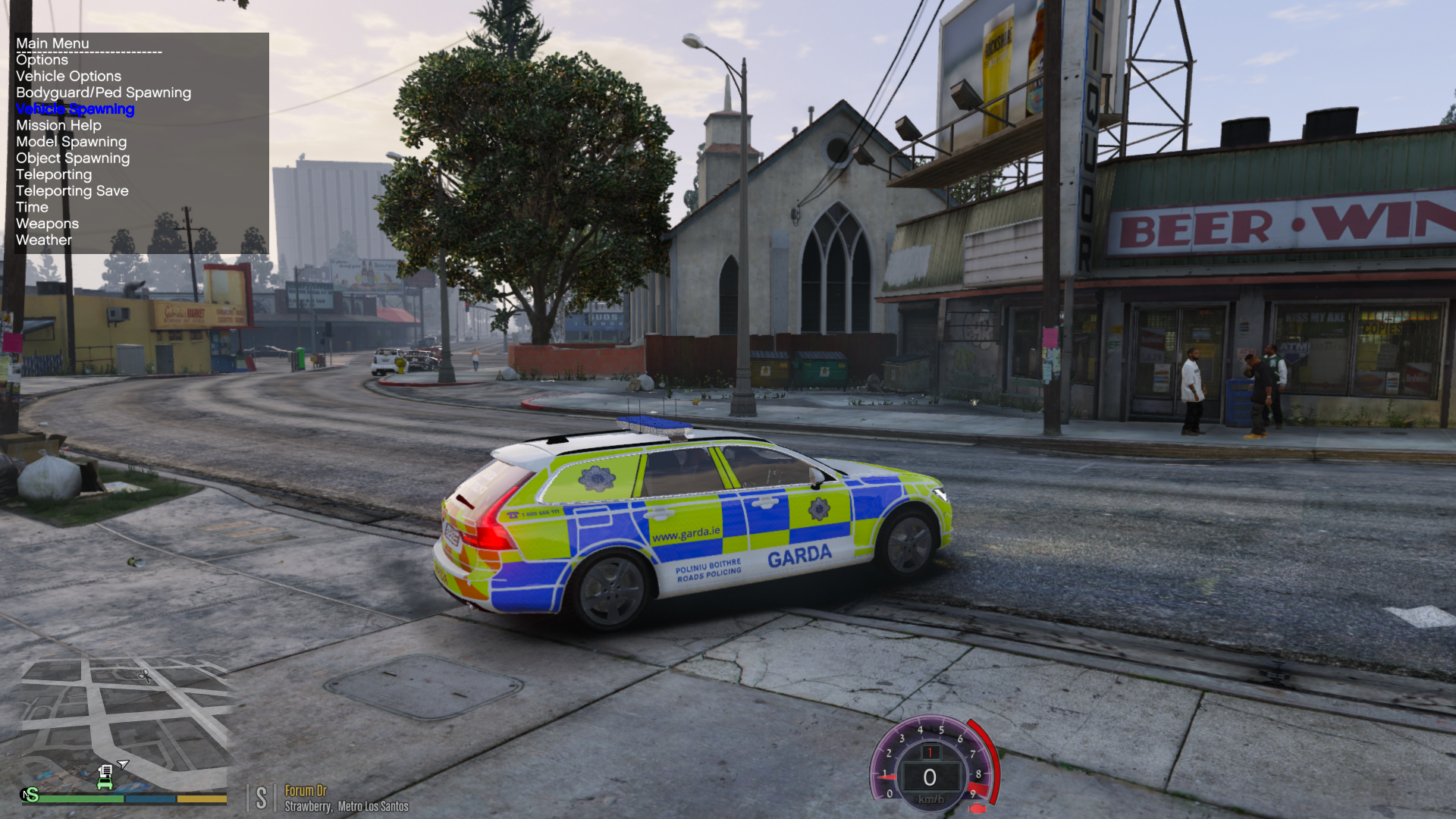Open the Options menu entry
1456x819 pixels.
[42, 60]
